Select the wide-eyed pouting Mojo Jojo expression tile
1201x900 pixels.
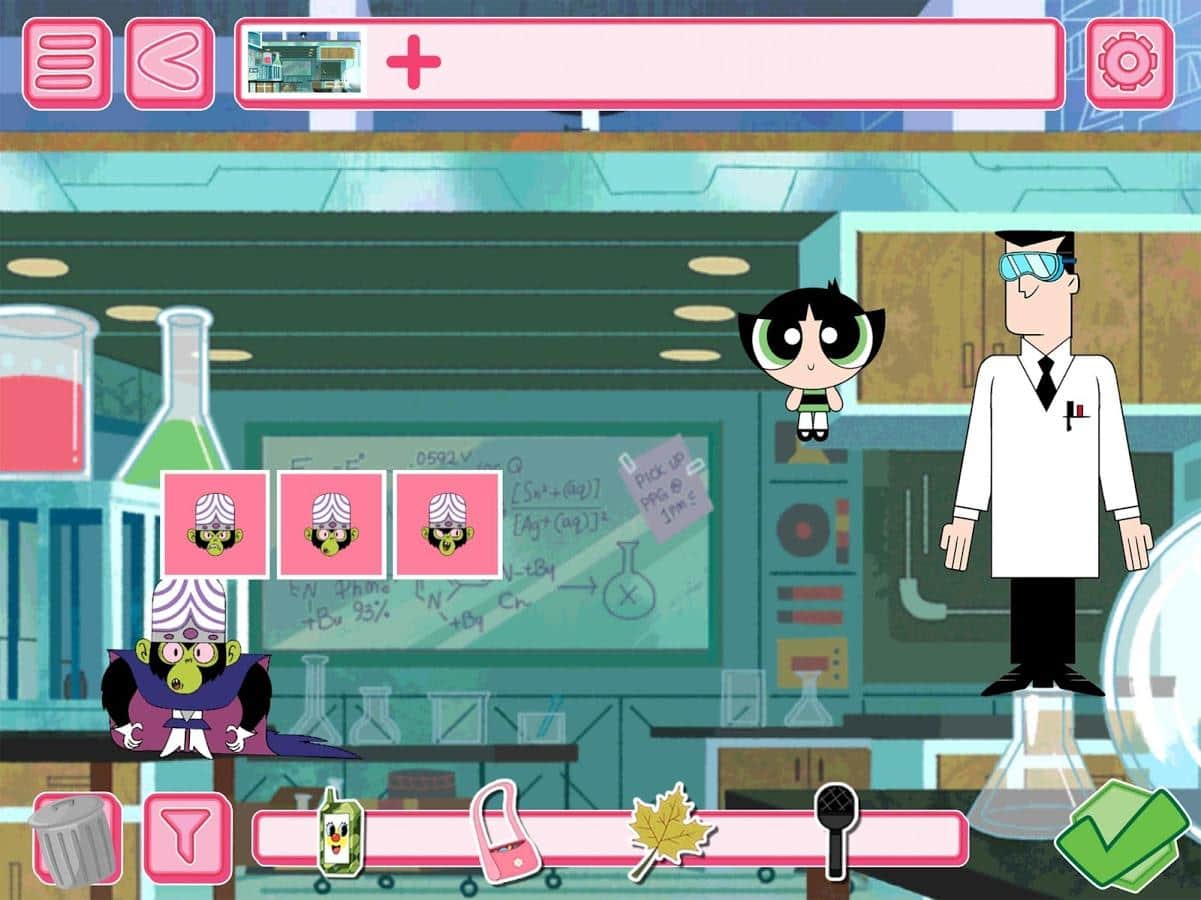point(331,525)
